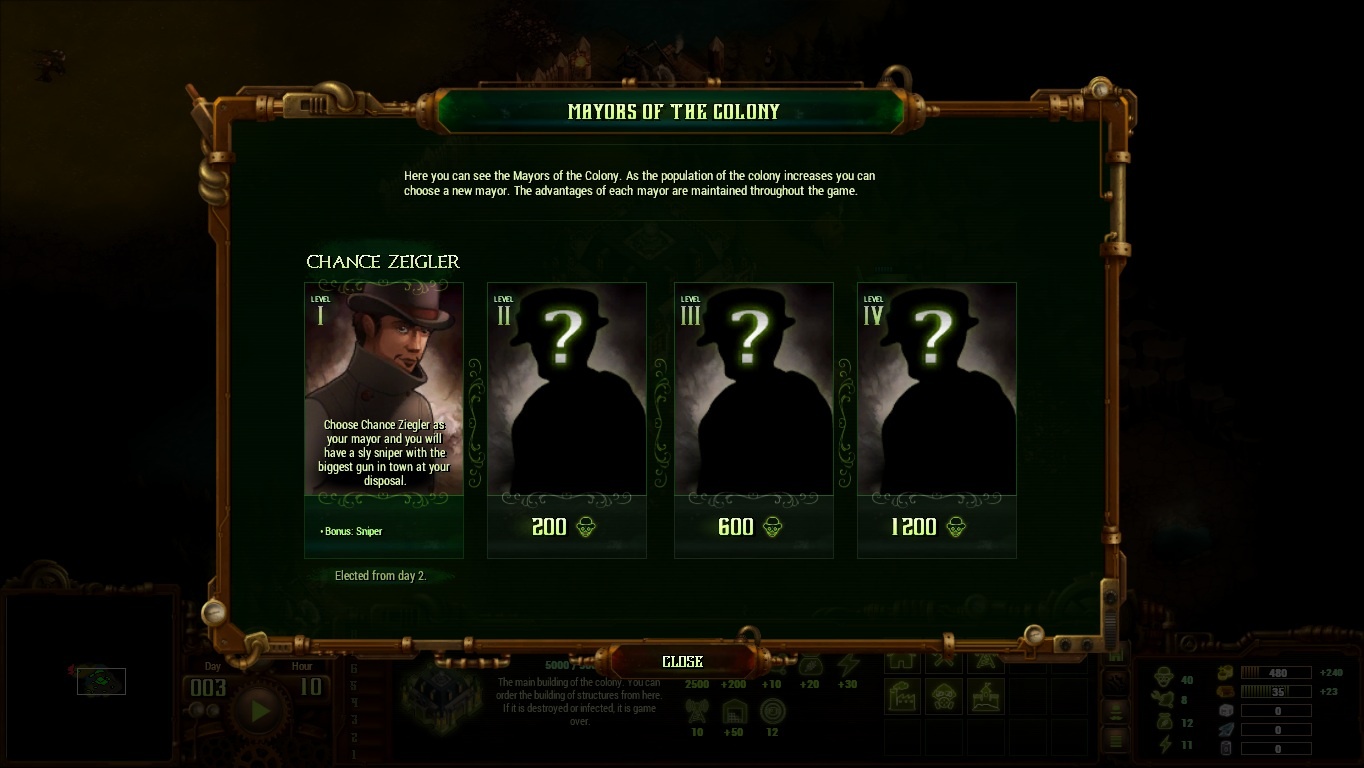Screen dimensions: 1364x768
Task: Click the radio antenna tower icon
Action: 986,660
